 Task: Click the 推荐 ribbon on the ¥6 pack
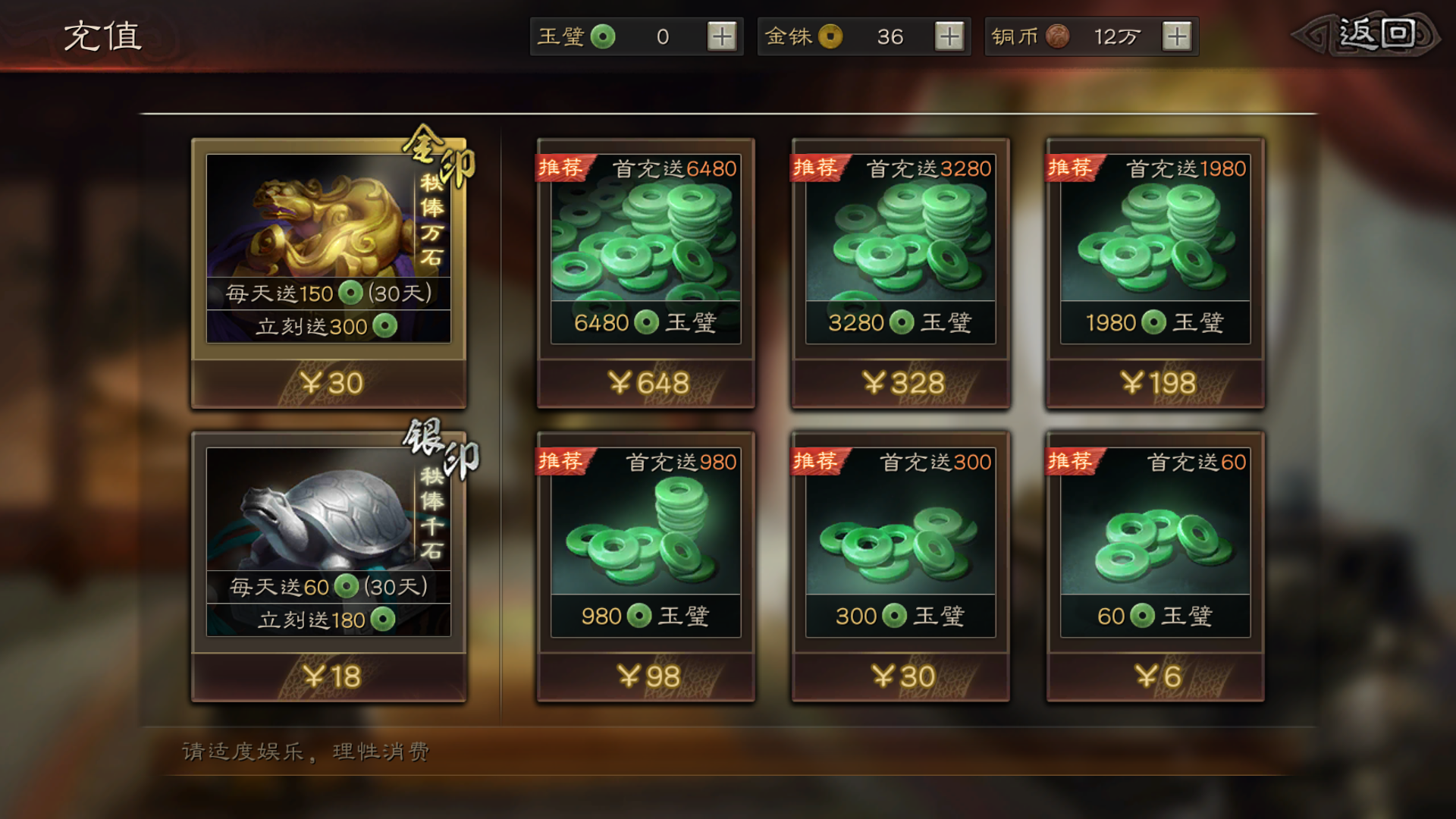point(1069,461)
